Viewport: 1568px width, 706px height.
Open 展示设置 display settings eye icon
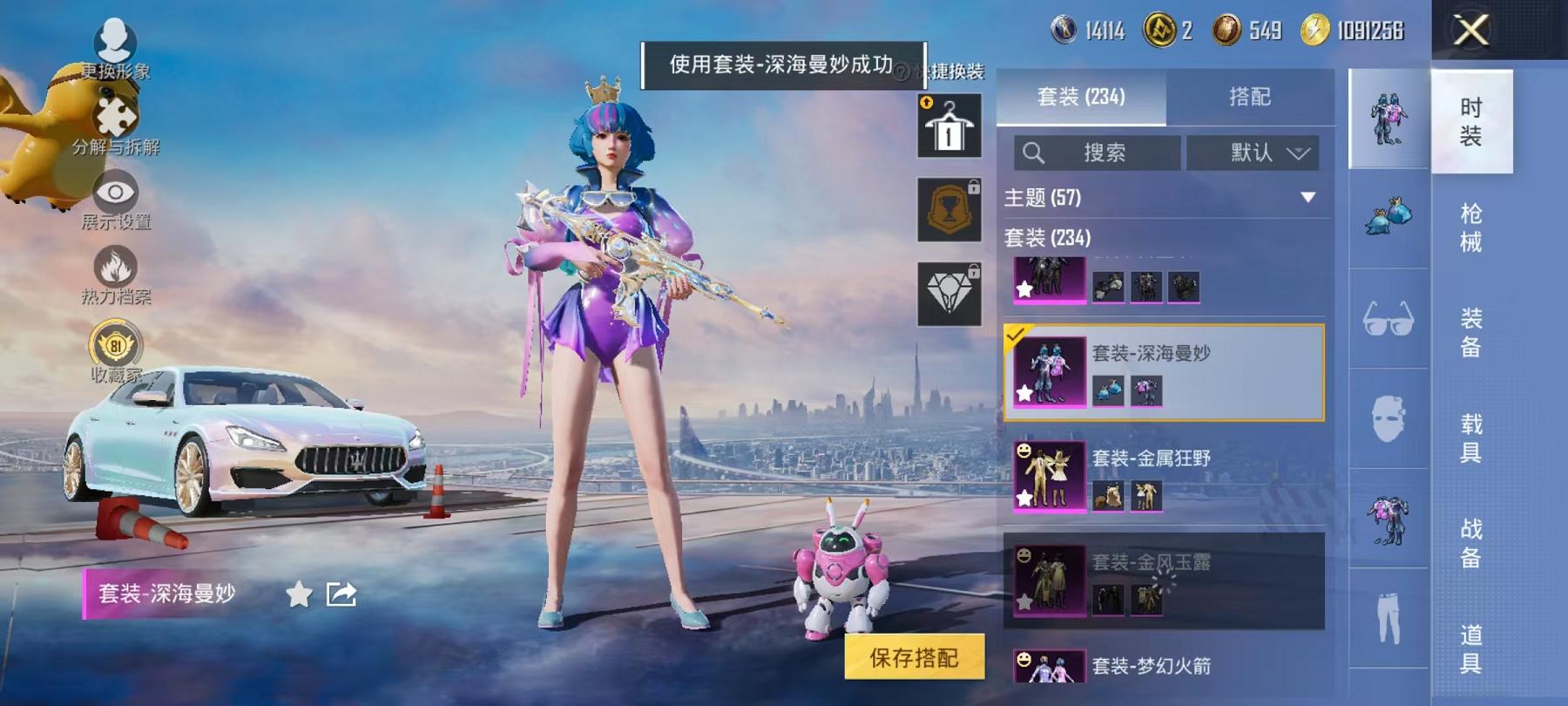tap(115, 193)
